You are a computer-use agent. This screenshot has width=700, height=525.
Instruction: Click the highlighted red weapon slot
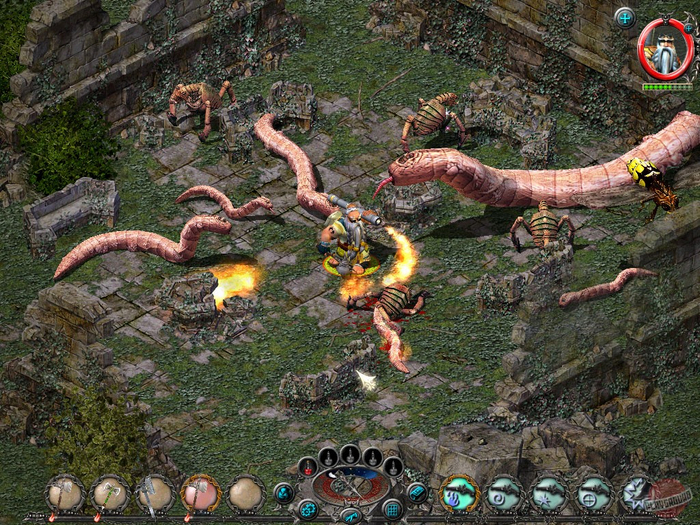pos(200,494)
